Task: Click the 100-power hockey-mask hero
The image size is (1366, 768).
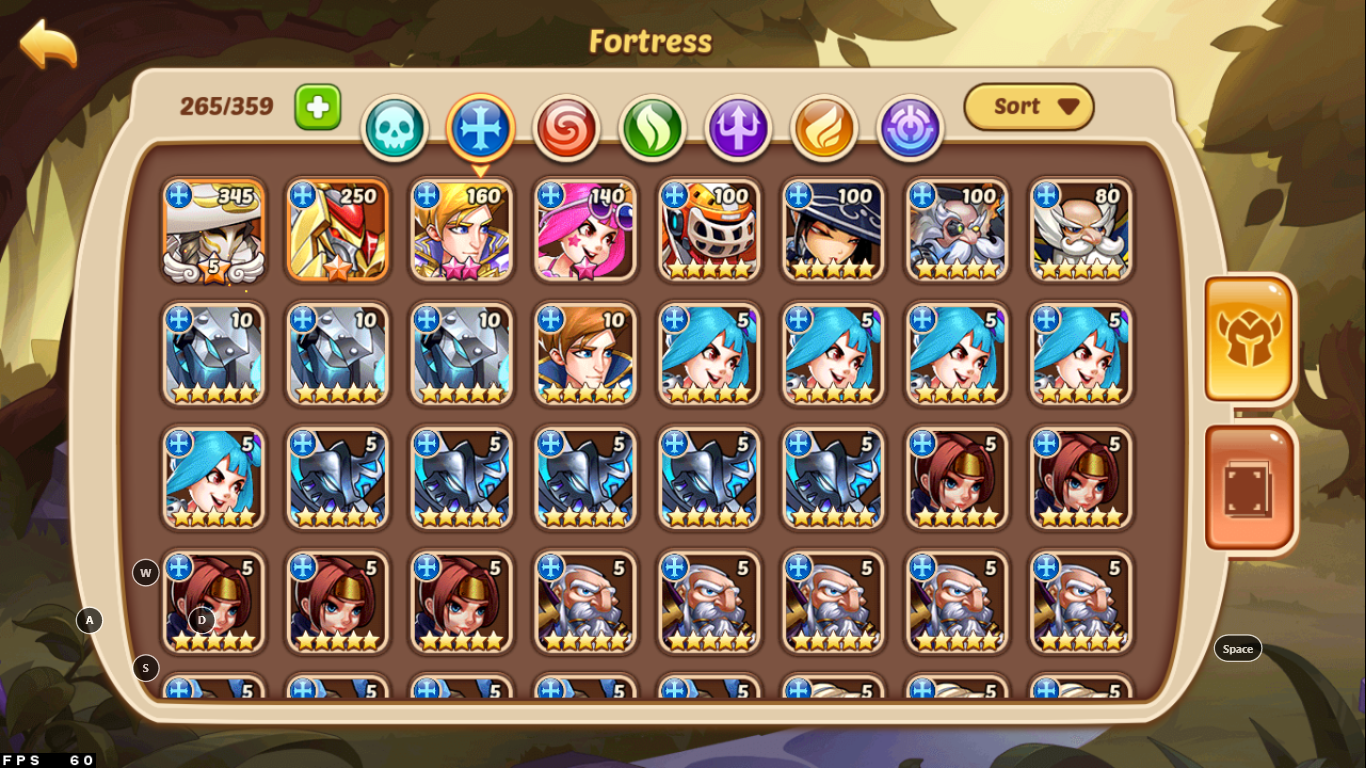Action: tap(709, 232)
